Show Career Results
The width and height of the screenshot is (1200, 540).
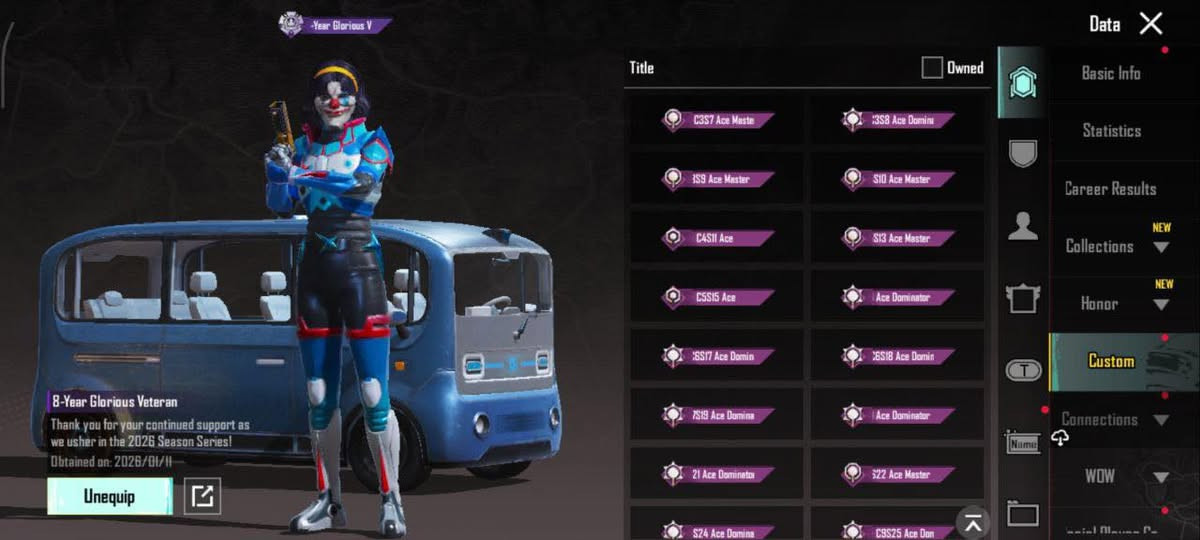coord(1110,189)
